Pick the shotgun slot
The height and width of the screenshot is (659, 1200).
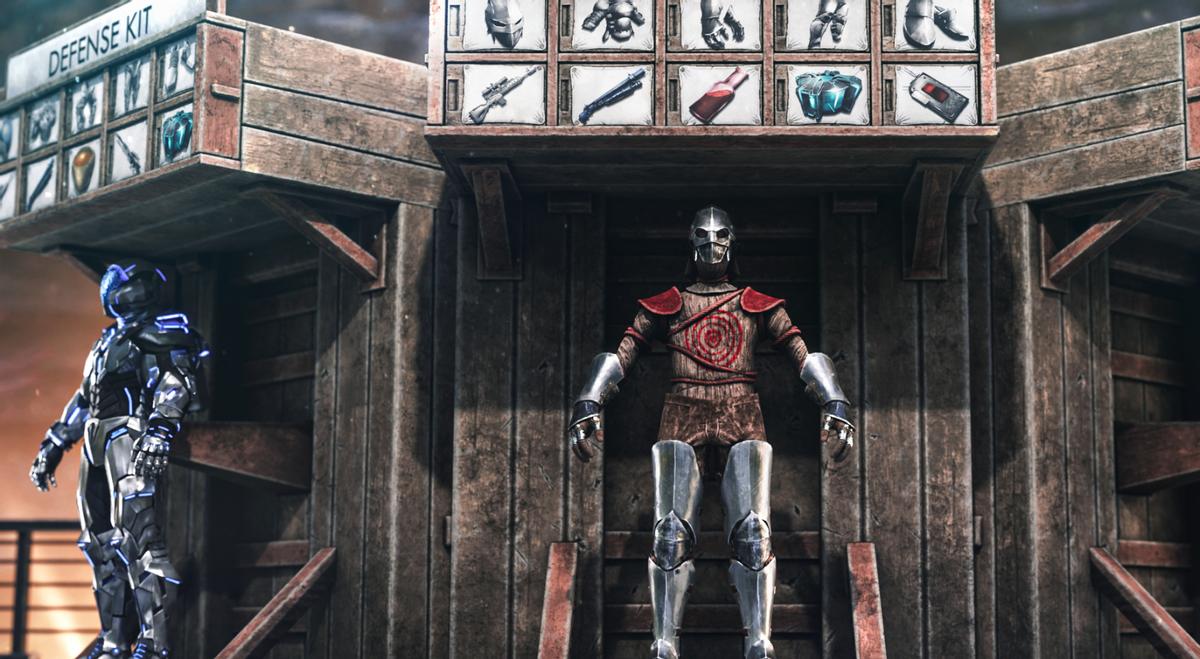[x=612, y=94]
